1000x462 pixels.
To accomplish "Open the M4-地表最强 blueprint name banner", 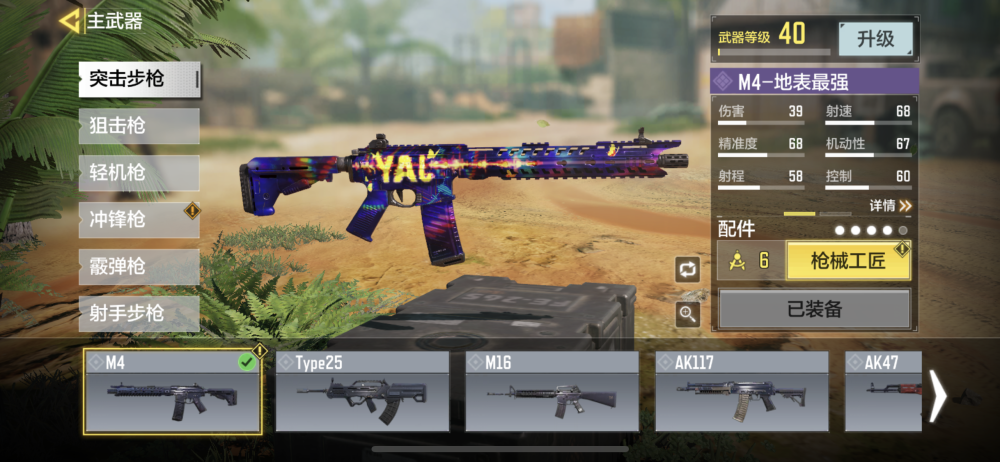I will coord(814,80).
